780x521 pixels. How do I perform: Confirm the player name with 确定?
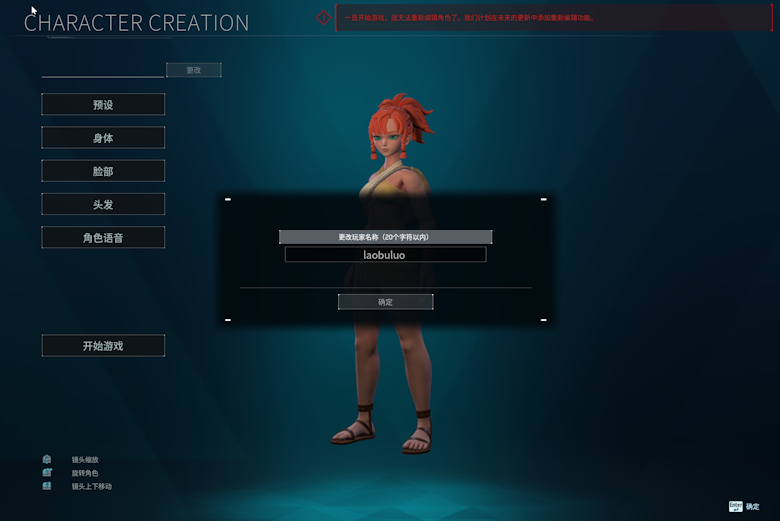(x=385, y=302)
